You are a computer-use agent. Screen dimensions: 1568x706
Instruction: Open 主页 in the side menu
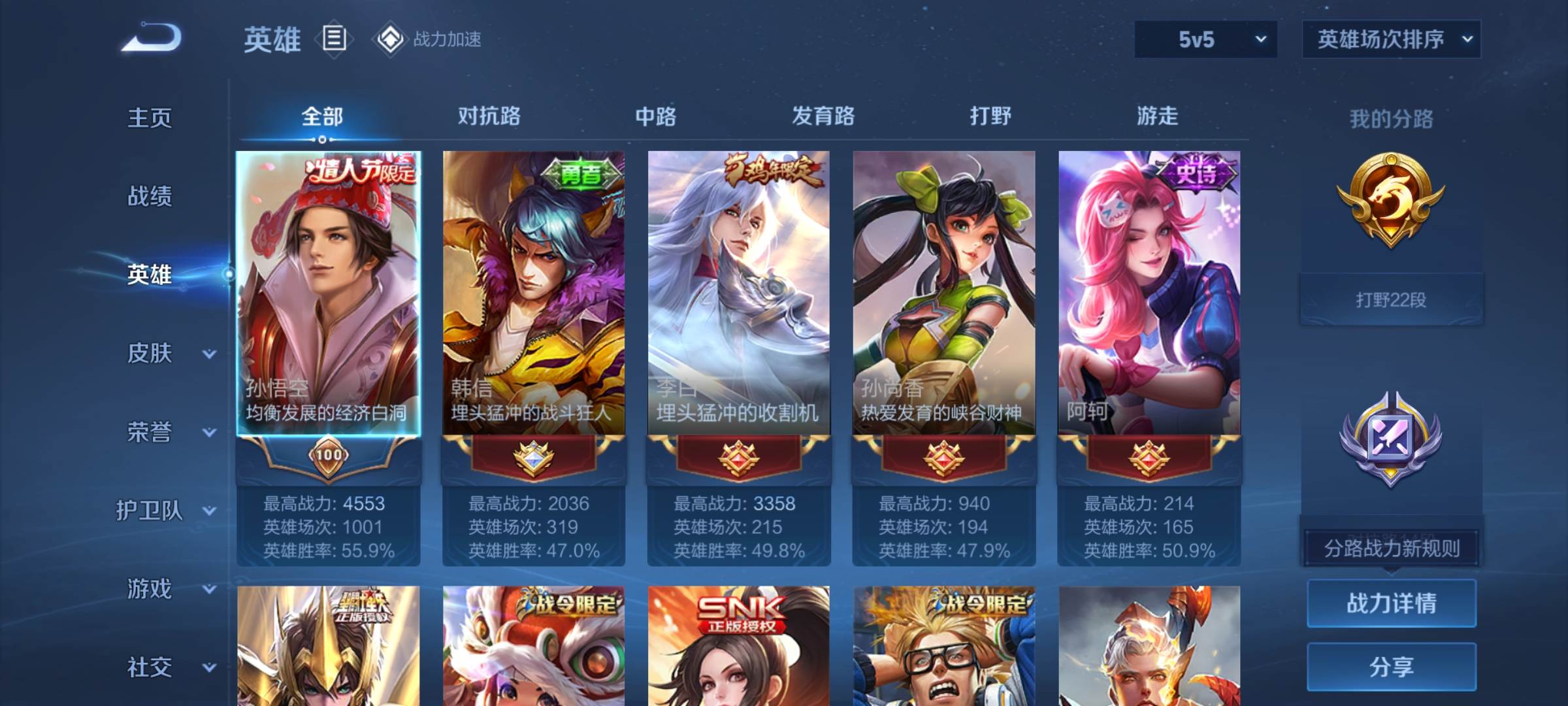(x=150, y=118)
